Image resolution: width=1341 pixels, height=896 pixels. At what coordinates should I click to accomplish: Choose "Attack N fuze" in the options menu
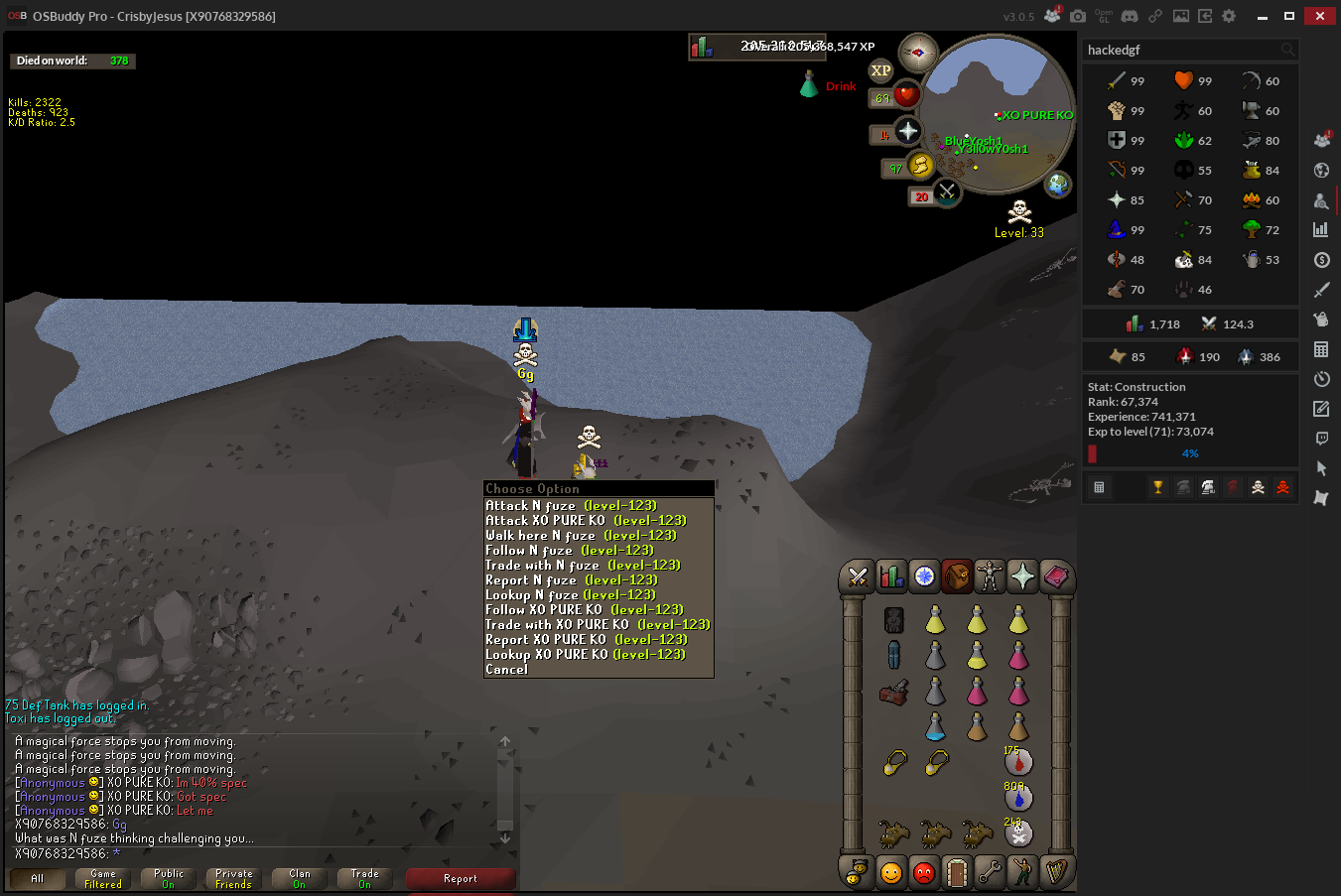click(571, 505)
